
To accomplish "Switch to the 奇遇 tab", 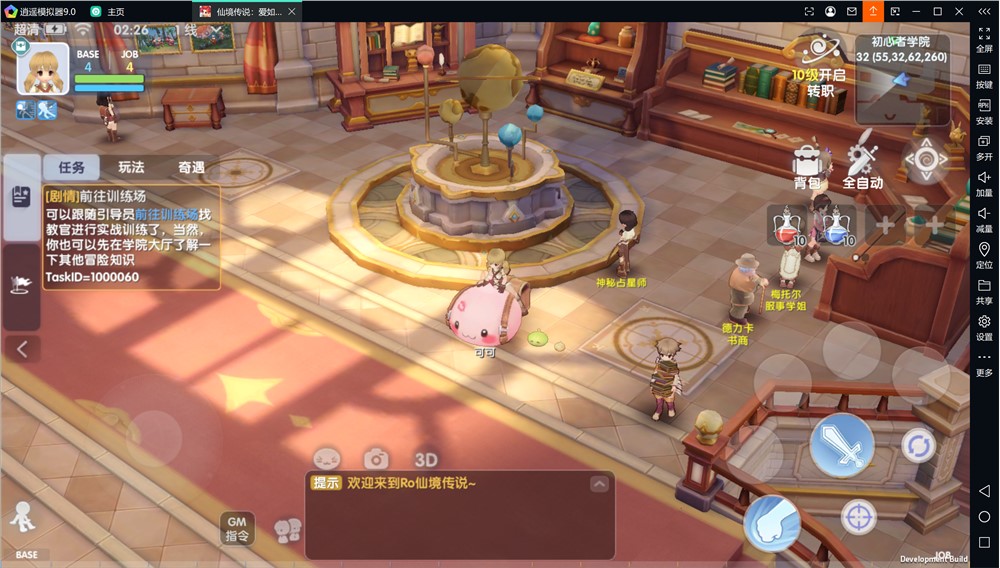I will click(191, 167).
